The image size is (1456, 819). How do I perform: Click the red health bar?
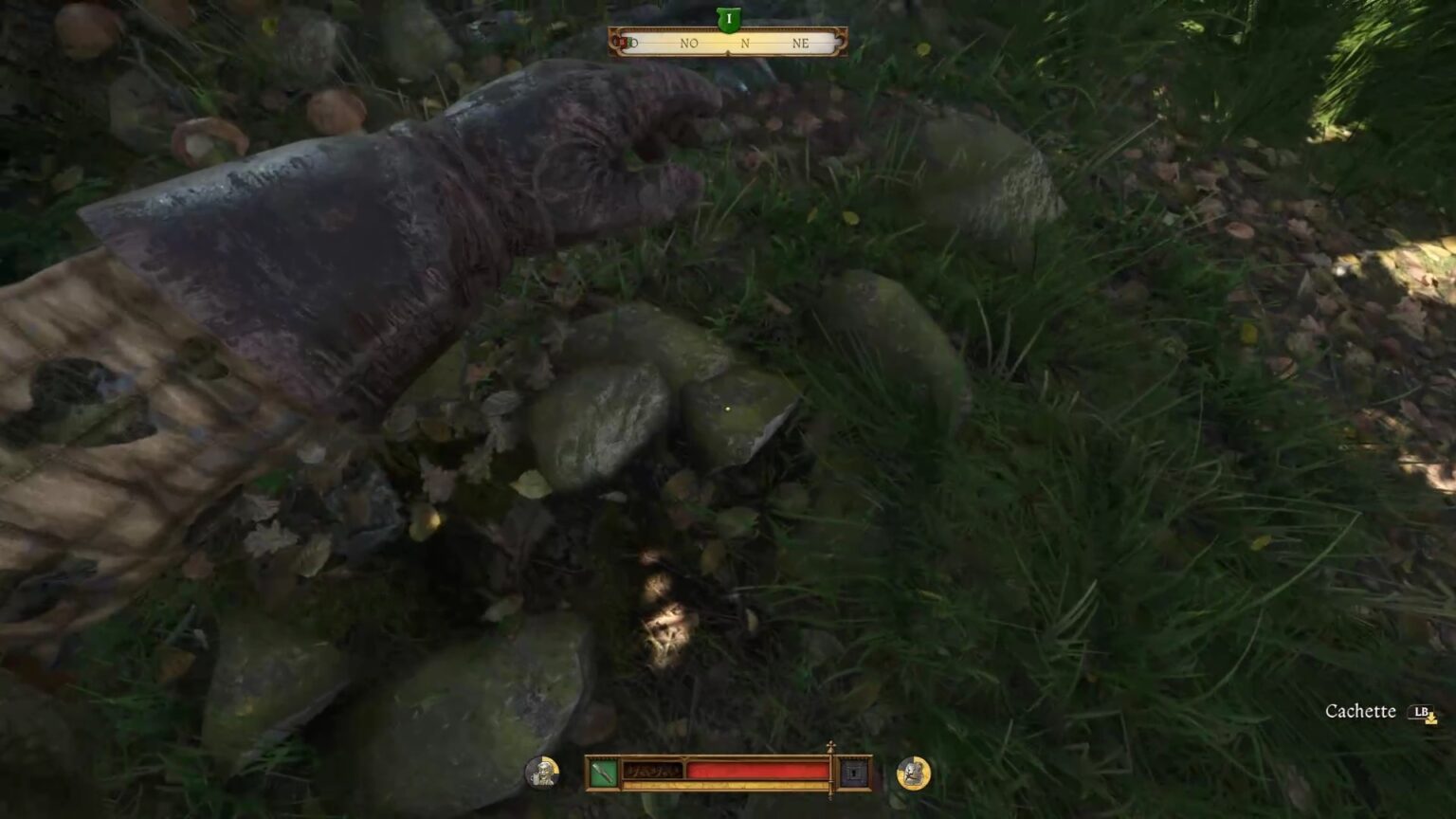click(x=758, y=771)
